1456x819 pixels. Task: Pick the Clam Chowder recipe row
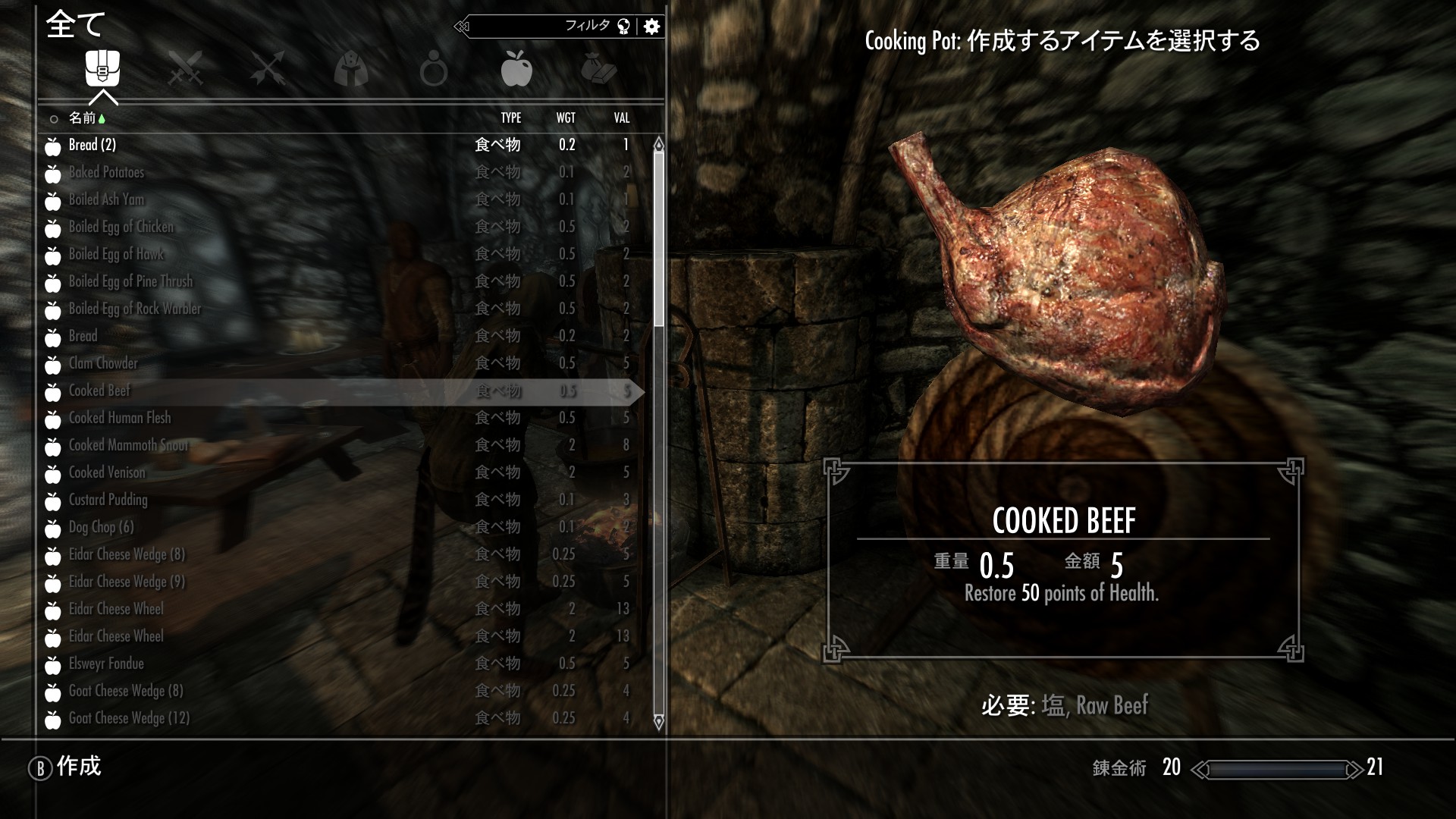coord(103,363)
